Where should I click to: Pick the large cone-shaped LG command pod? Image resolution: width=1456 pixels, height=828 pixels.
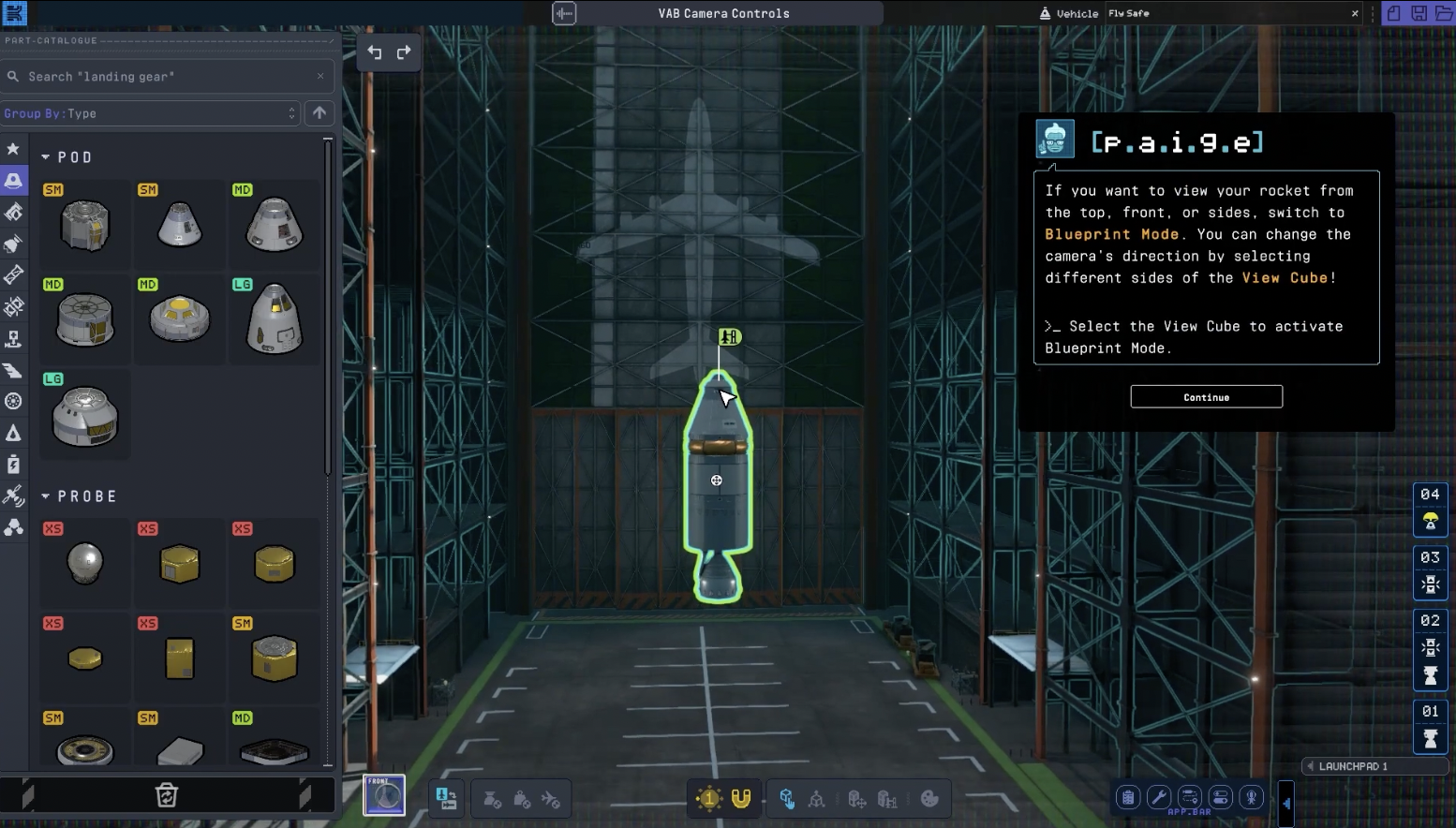click(x=275, y=319)
